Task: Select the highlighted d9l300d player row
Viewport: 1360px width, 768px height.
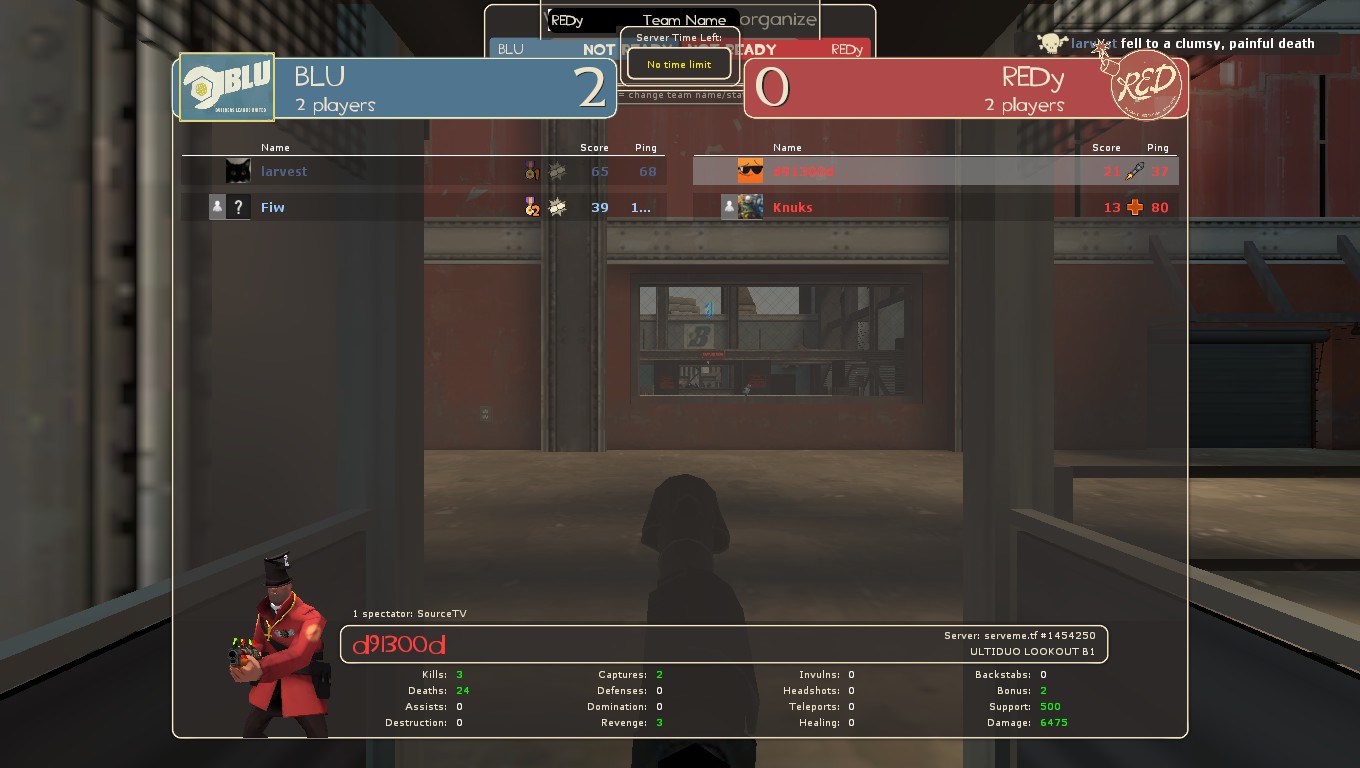Action: (x=935, y=171)
